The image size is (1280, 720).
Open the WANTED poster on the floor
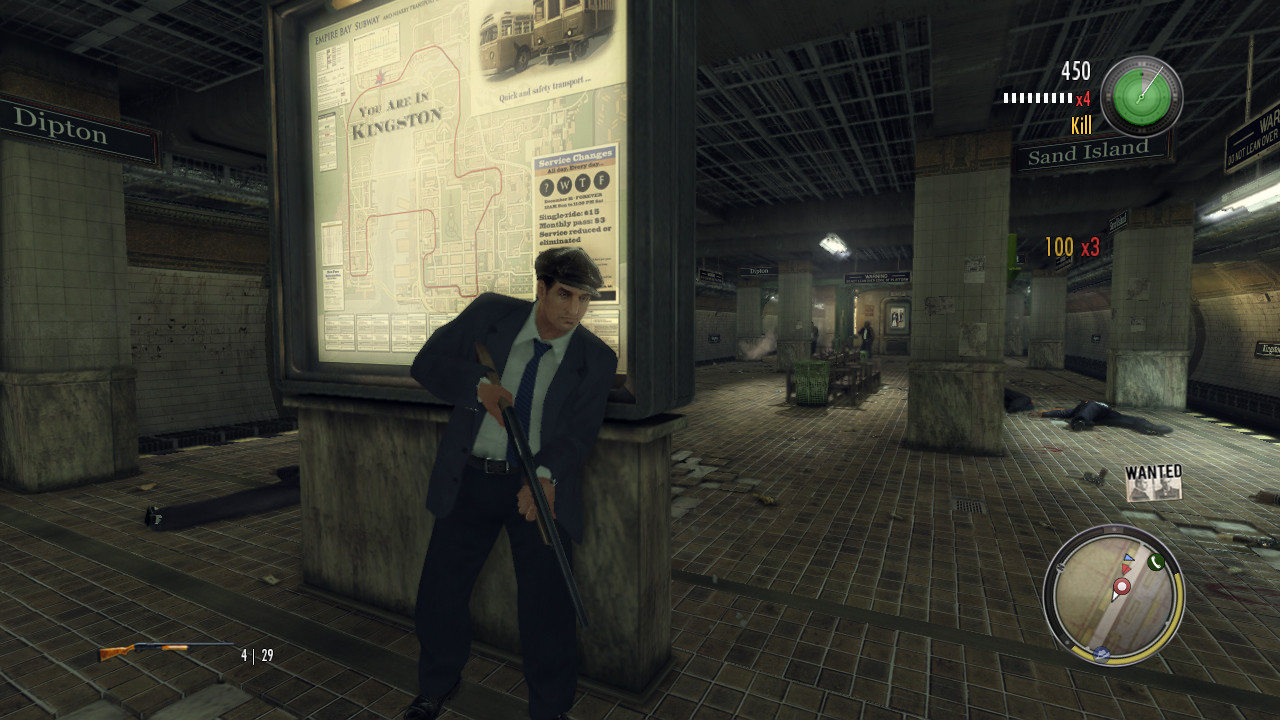pyautogui.click(x=1152, y=483)
